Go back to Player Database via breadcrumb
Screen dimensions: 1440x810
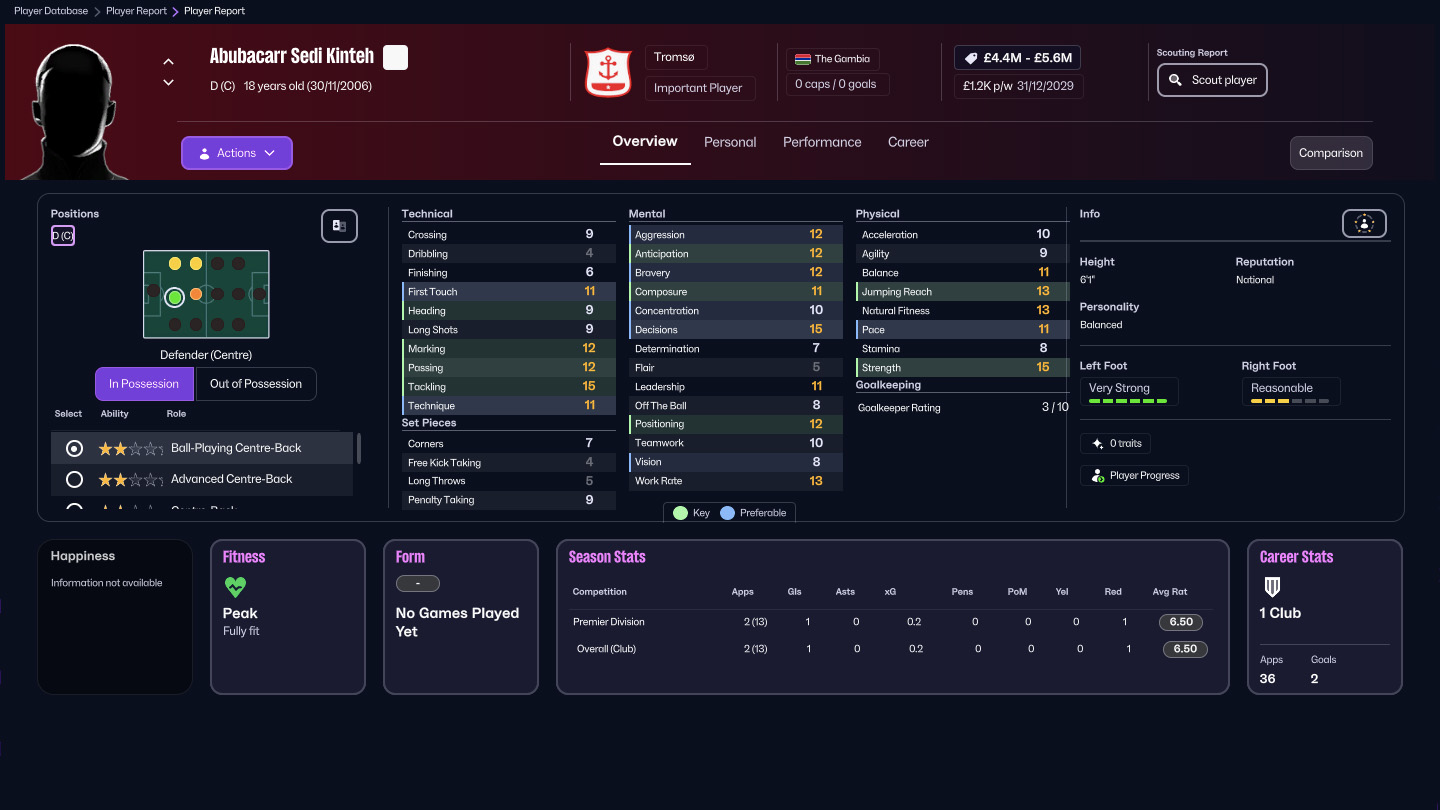(50, 11)
